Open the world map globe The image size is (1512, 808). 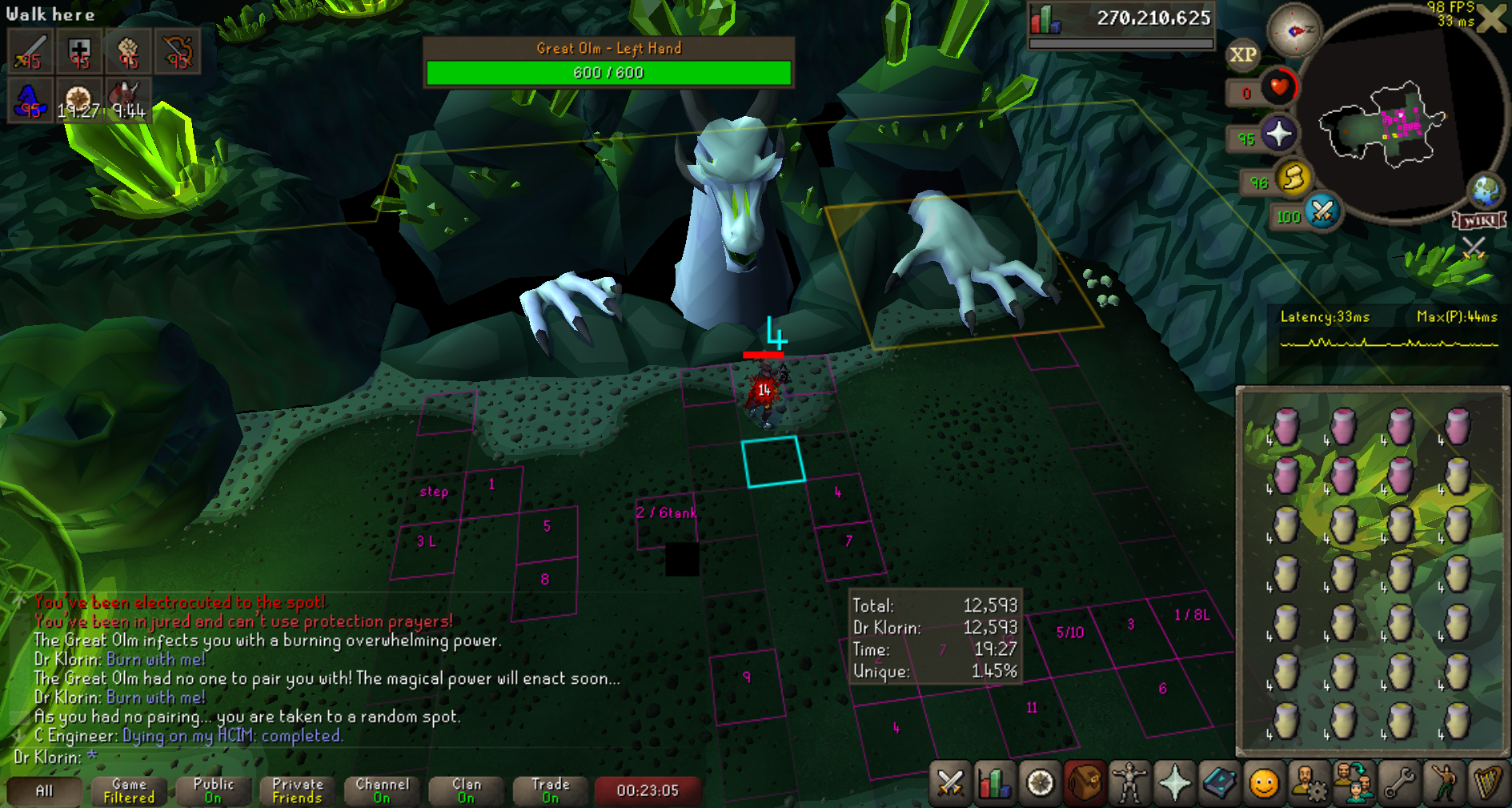coord(1486,191)
